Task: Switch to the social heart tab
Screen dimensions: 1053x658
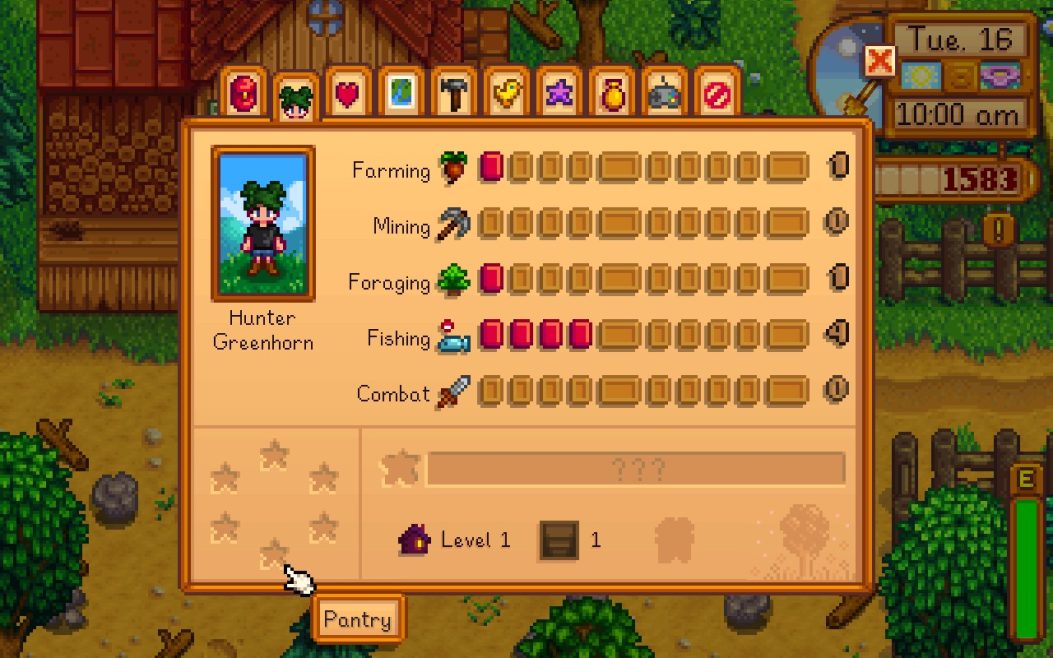Action: point(348,94)
